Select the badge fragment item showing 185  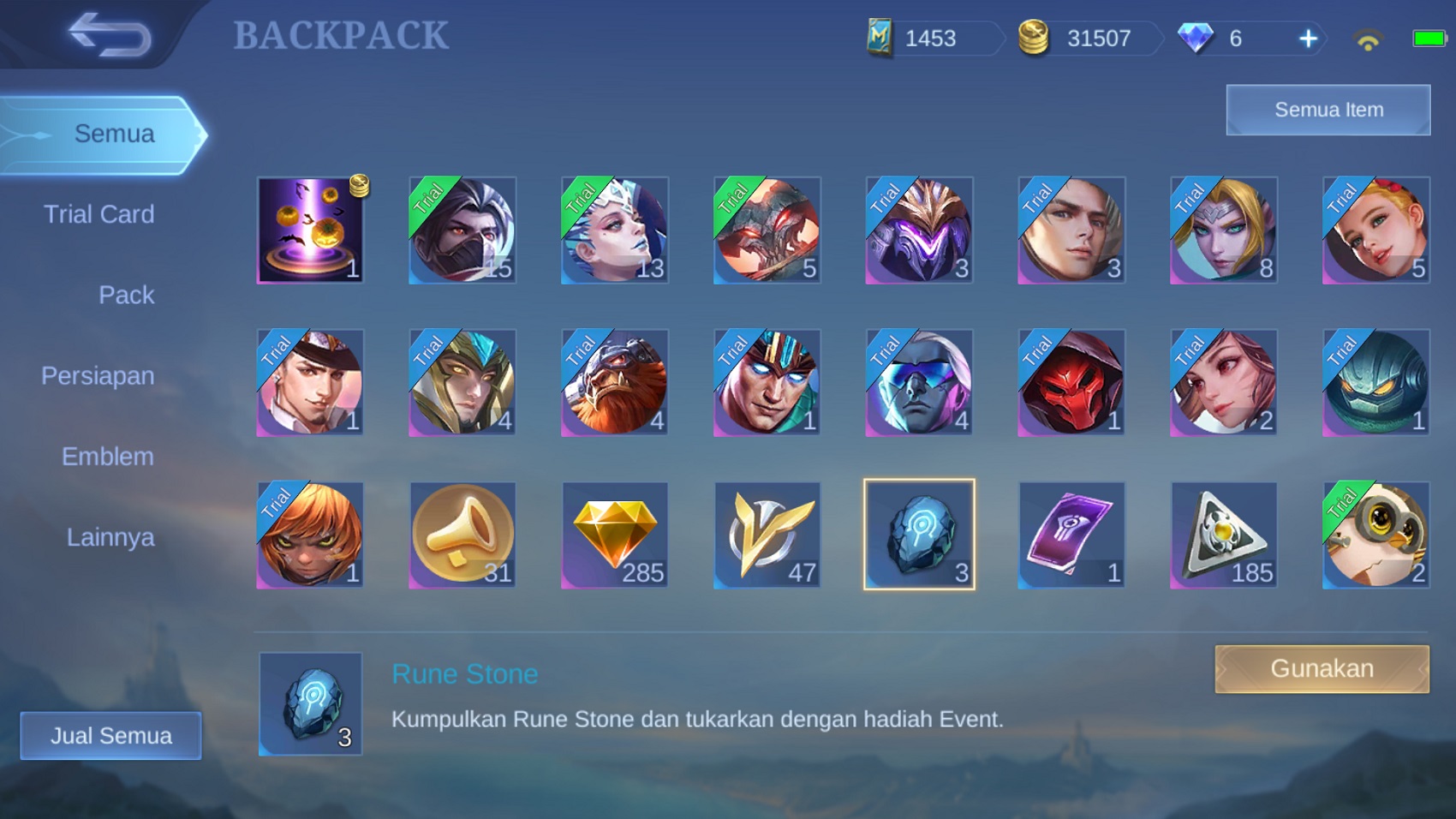pos(1224,534)
